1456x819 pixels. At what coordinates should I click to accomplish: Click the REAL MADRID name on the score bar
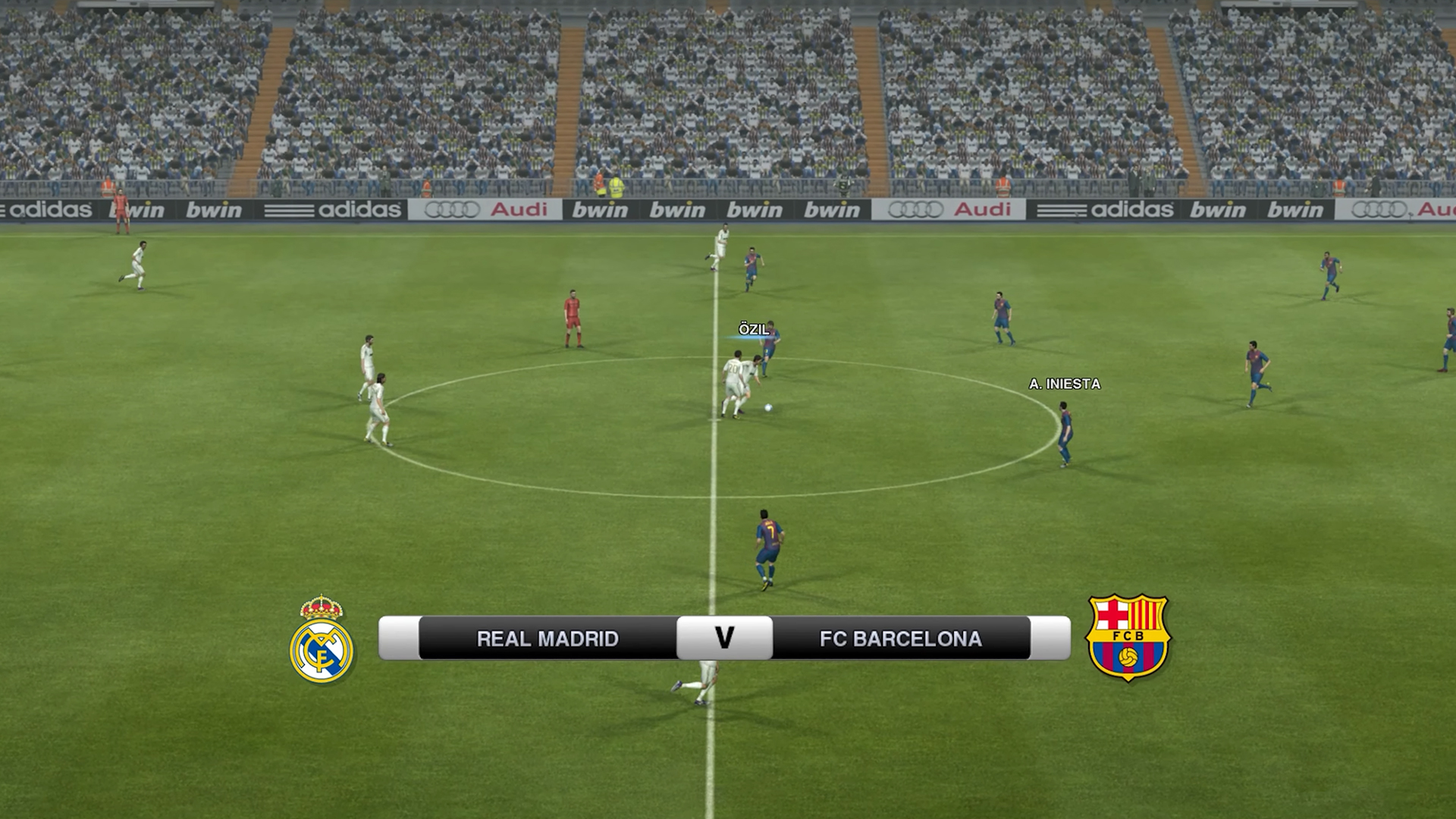[x=546, y=639]
